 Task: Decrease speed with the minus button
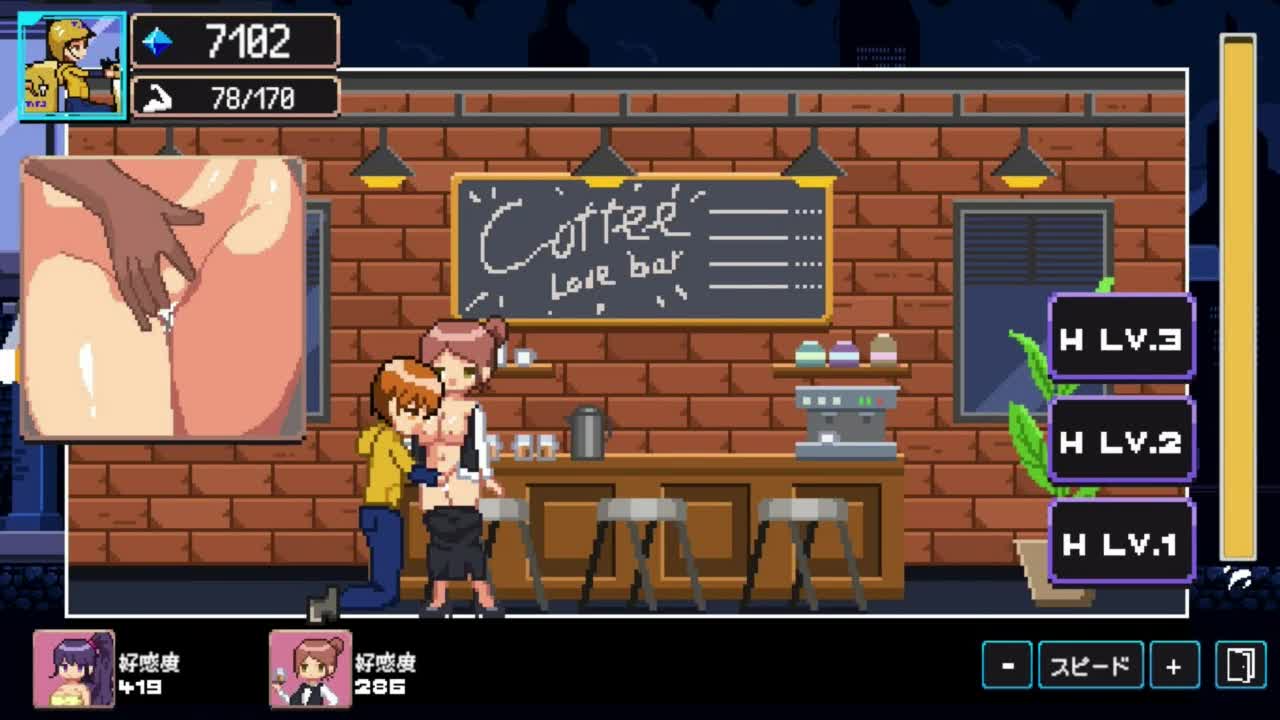(x=1007, y=666)
